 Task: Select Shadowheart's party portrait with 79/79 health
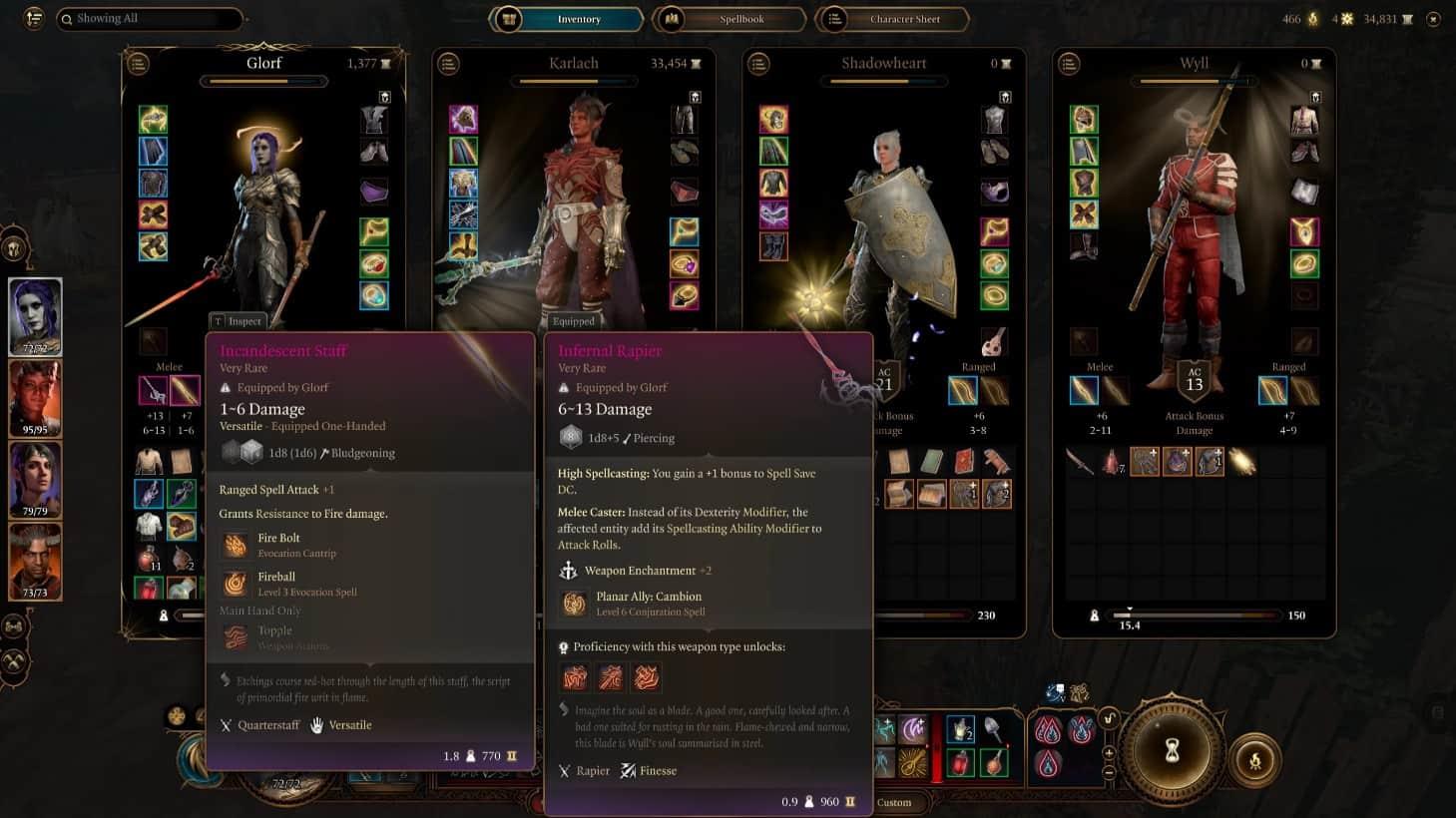(x=35, y=479)
